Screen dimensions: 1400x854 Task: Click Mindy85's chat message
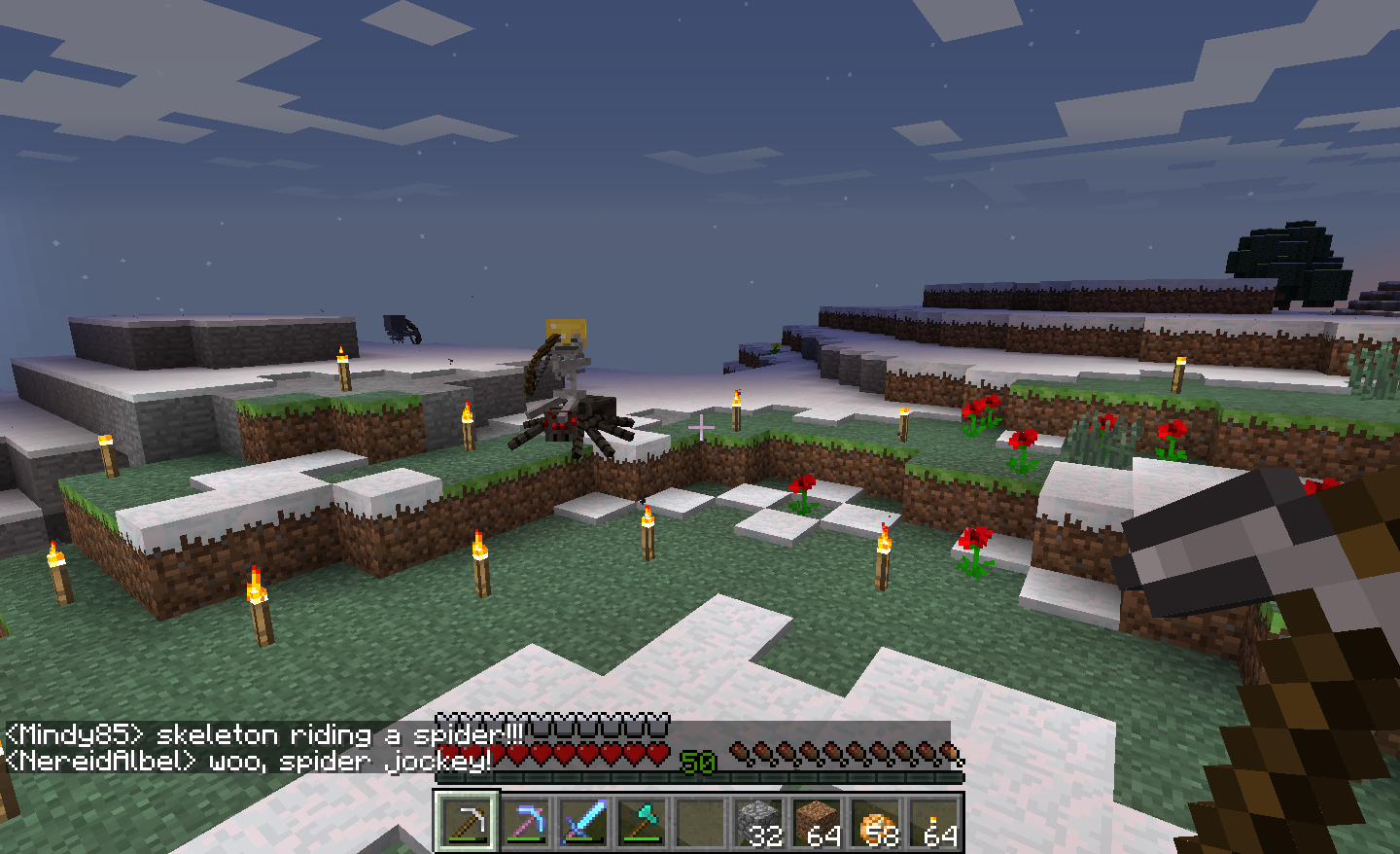[x=262, y=734]
